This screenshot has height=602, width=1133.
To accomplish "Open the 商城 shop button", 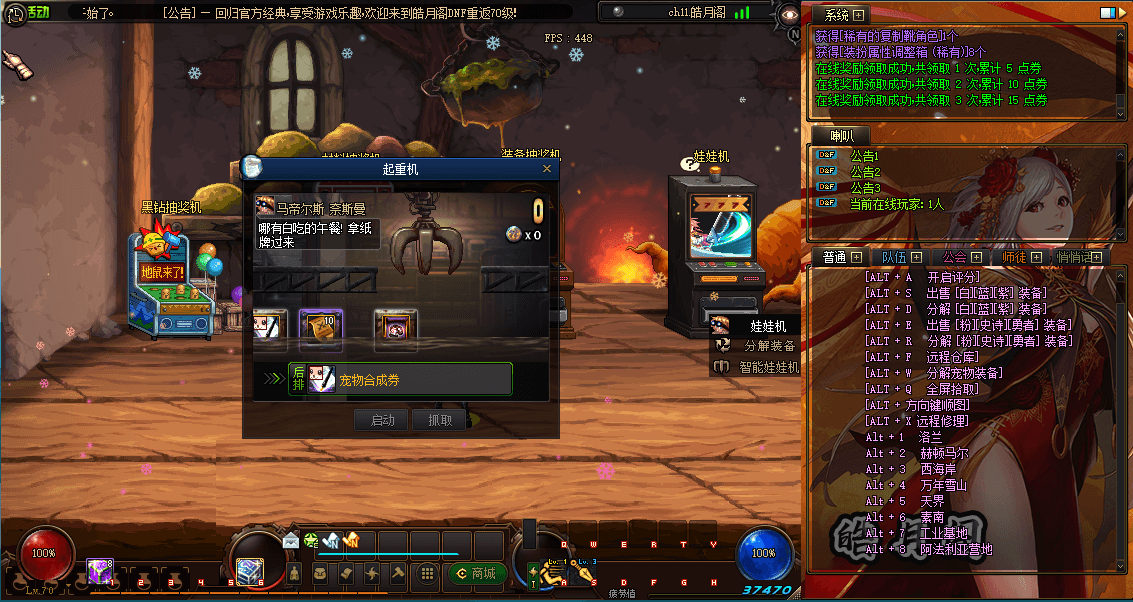I will pyautogui.click(x=474, y=573).
